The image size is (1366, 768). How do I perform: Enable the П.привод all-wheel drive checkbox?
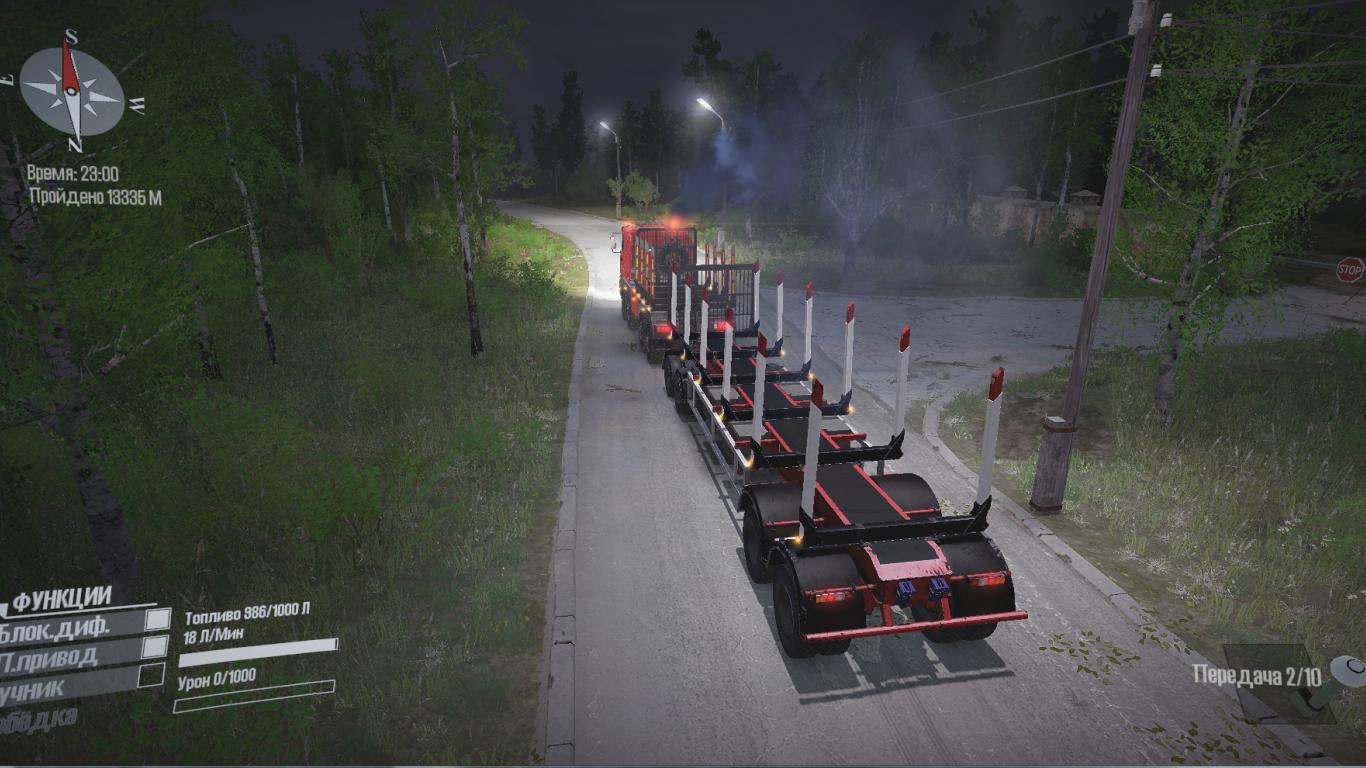point(154,648)
